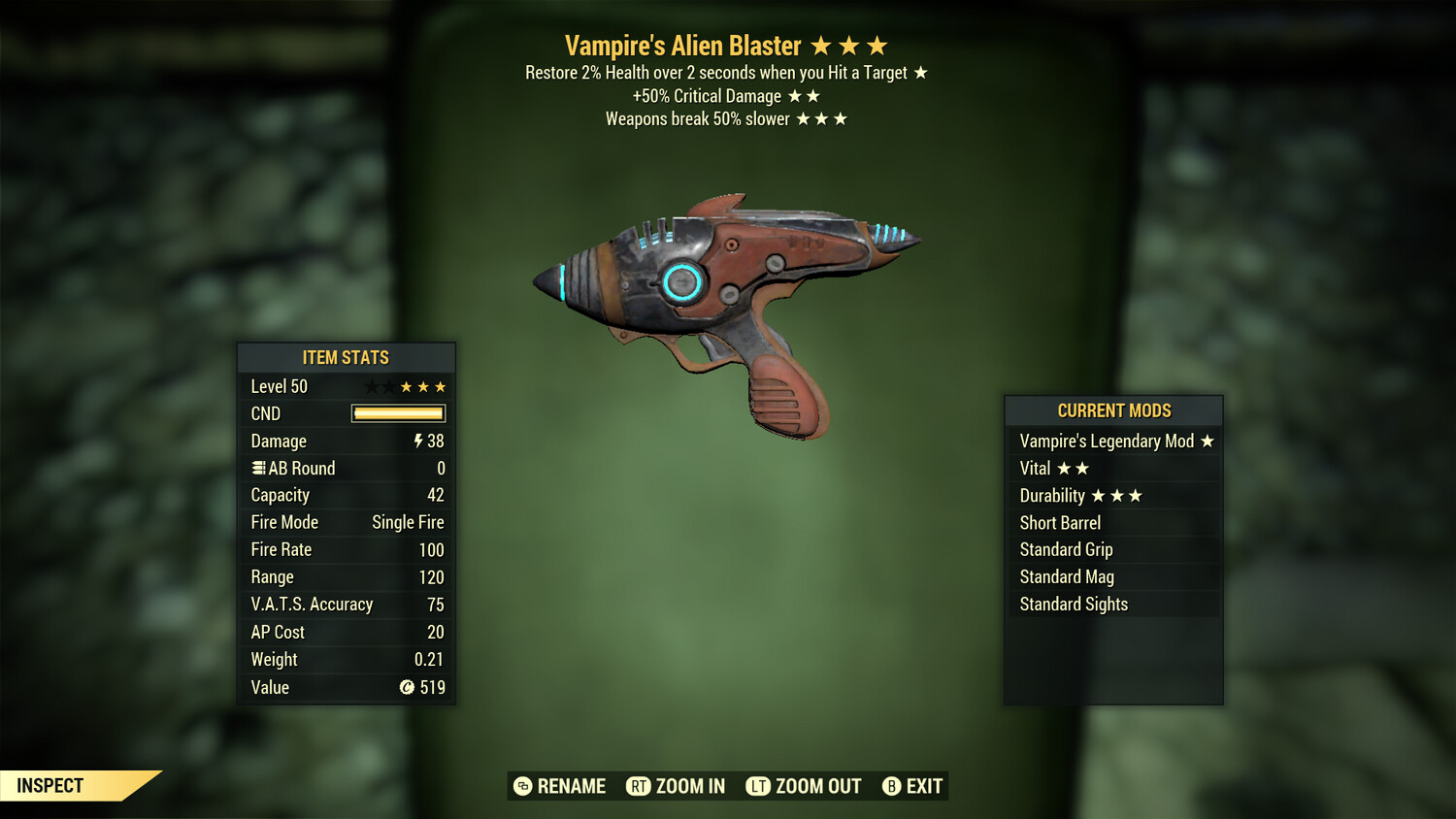Expand the Fire Mode Single Fire entry
This screenshot has height=819, width=1456.
[x=346, y=522]
